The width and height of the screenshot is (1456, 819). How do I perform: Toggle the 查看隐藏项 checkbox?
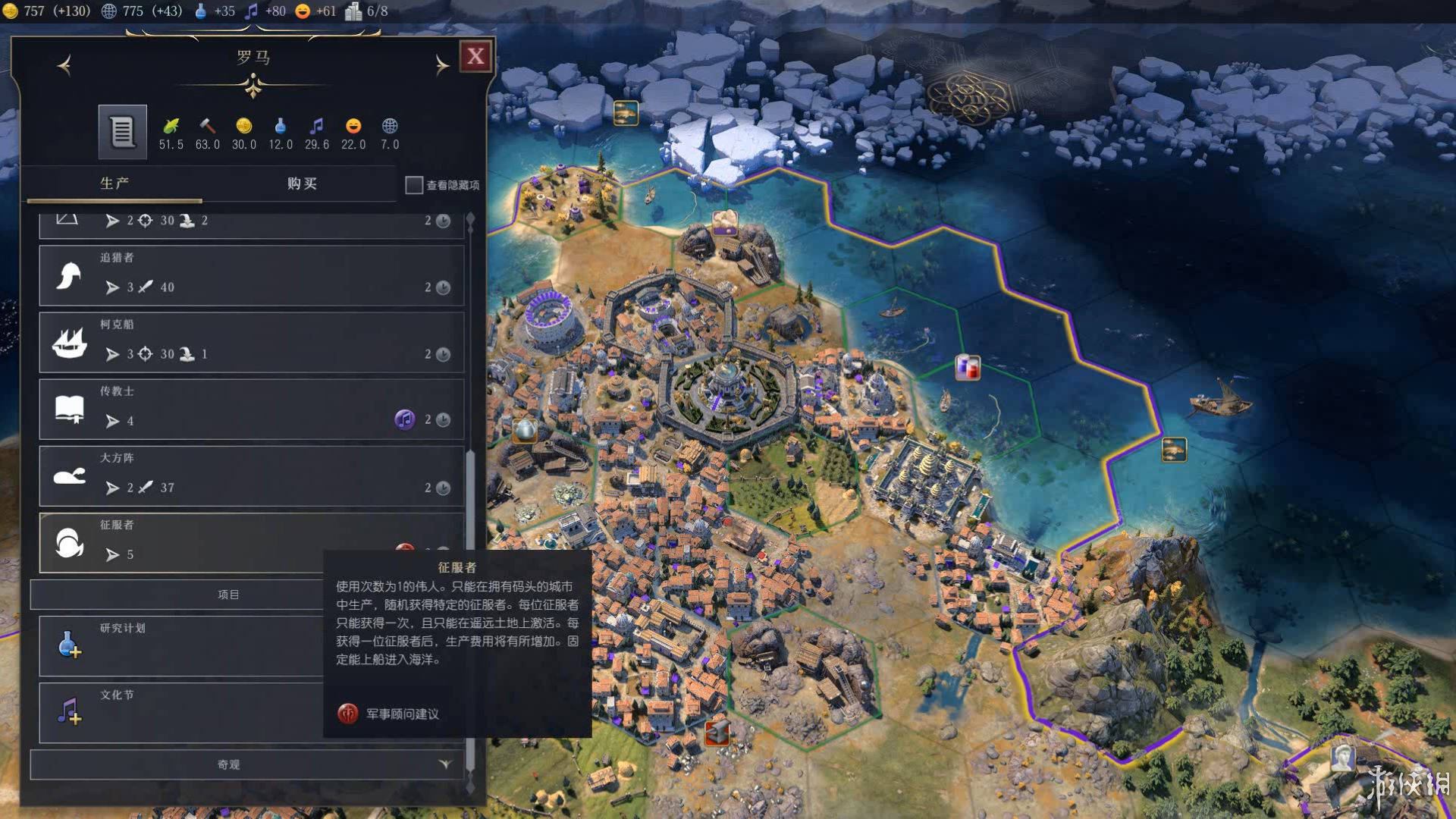tap(414, 185)
